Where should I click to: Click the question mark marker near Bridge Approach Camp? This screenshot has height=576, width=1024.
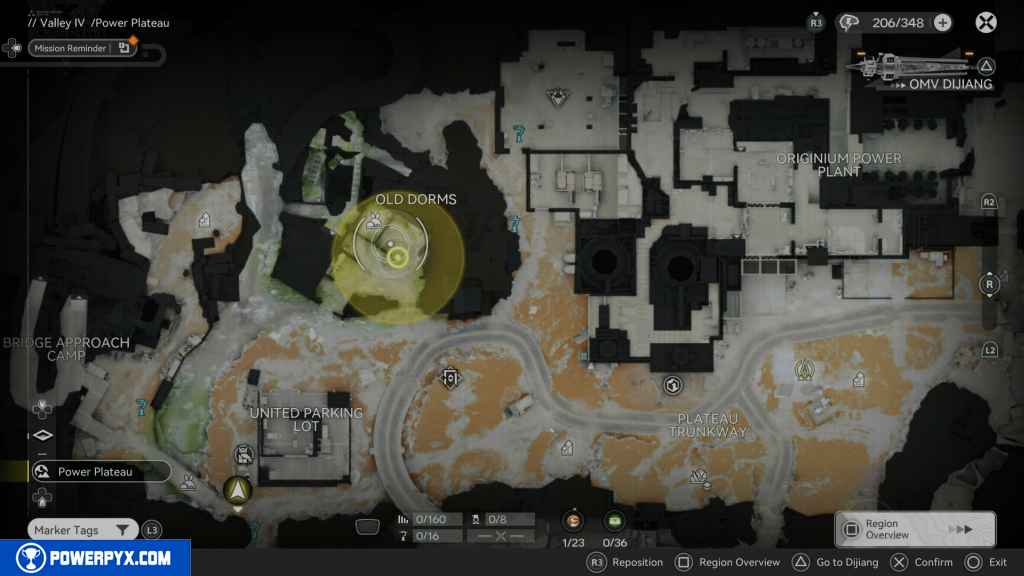tap(142, 406)
